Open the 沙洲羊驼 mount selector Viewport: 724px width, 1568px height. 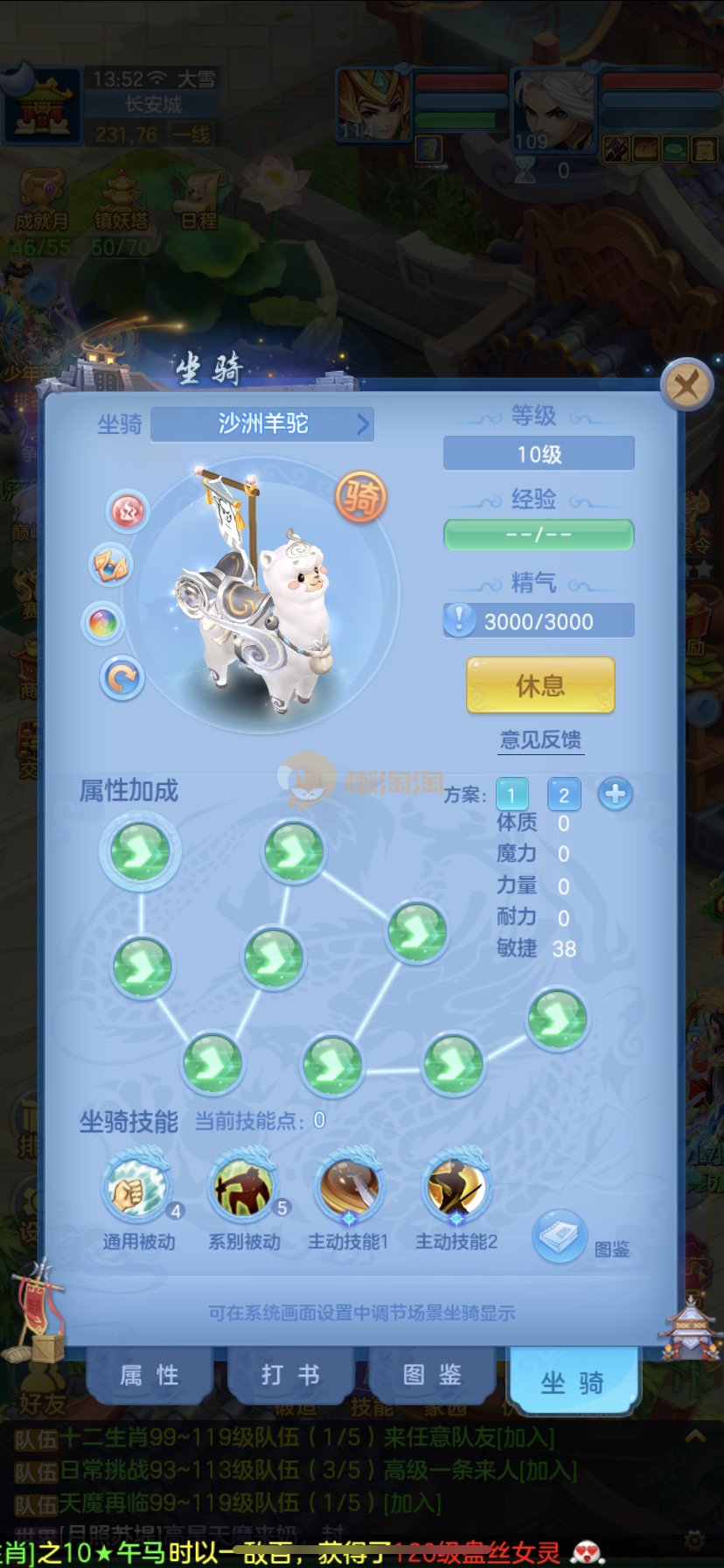pyautogui.click(x=262, y=424)
